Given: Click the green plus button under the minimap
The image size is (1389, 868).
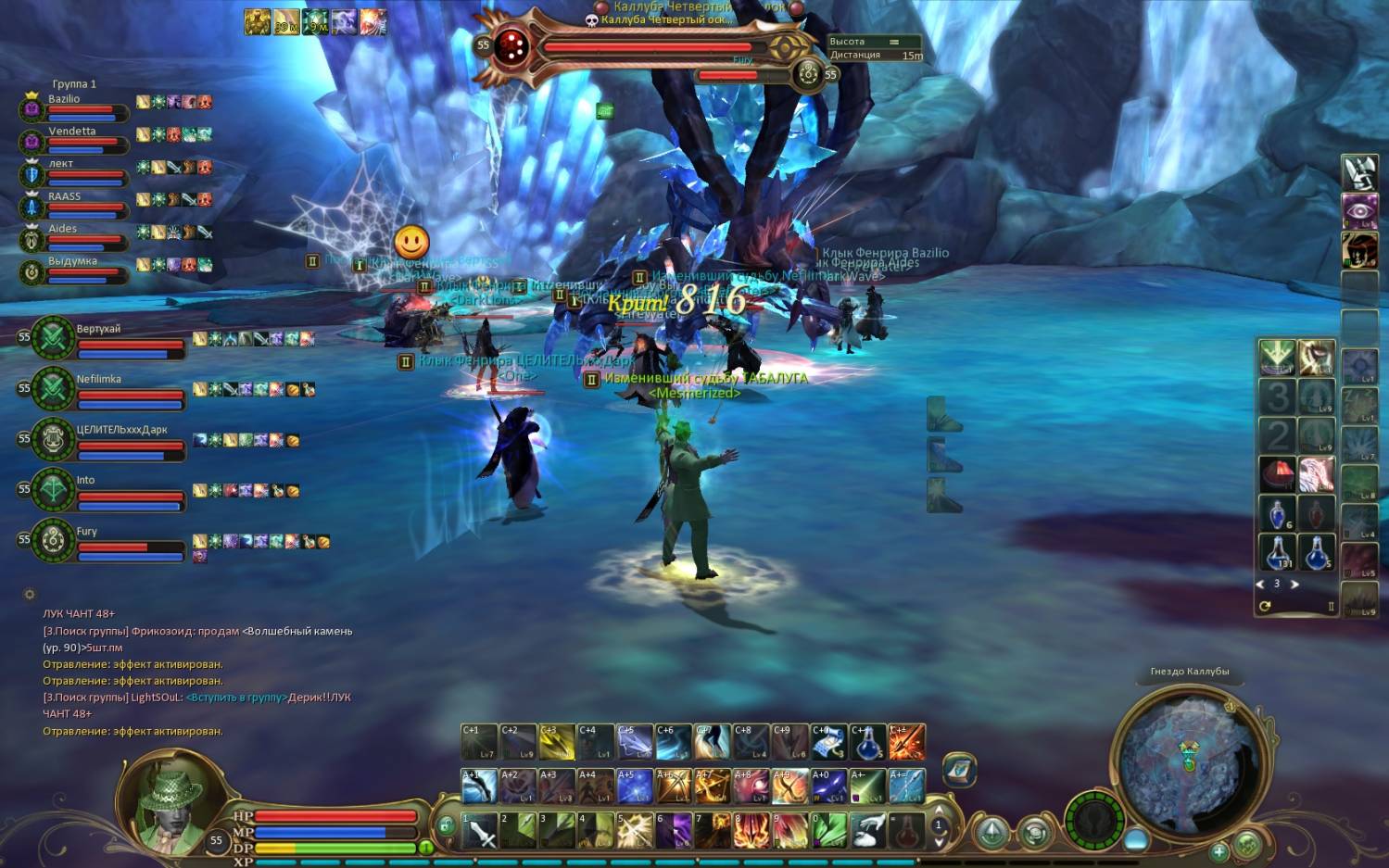Looking at the screenshot, I should pyautogui.click(x=1219, y=850).
